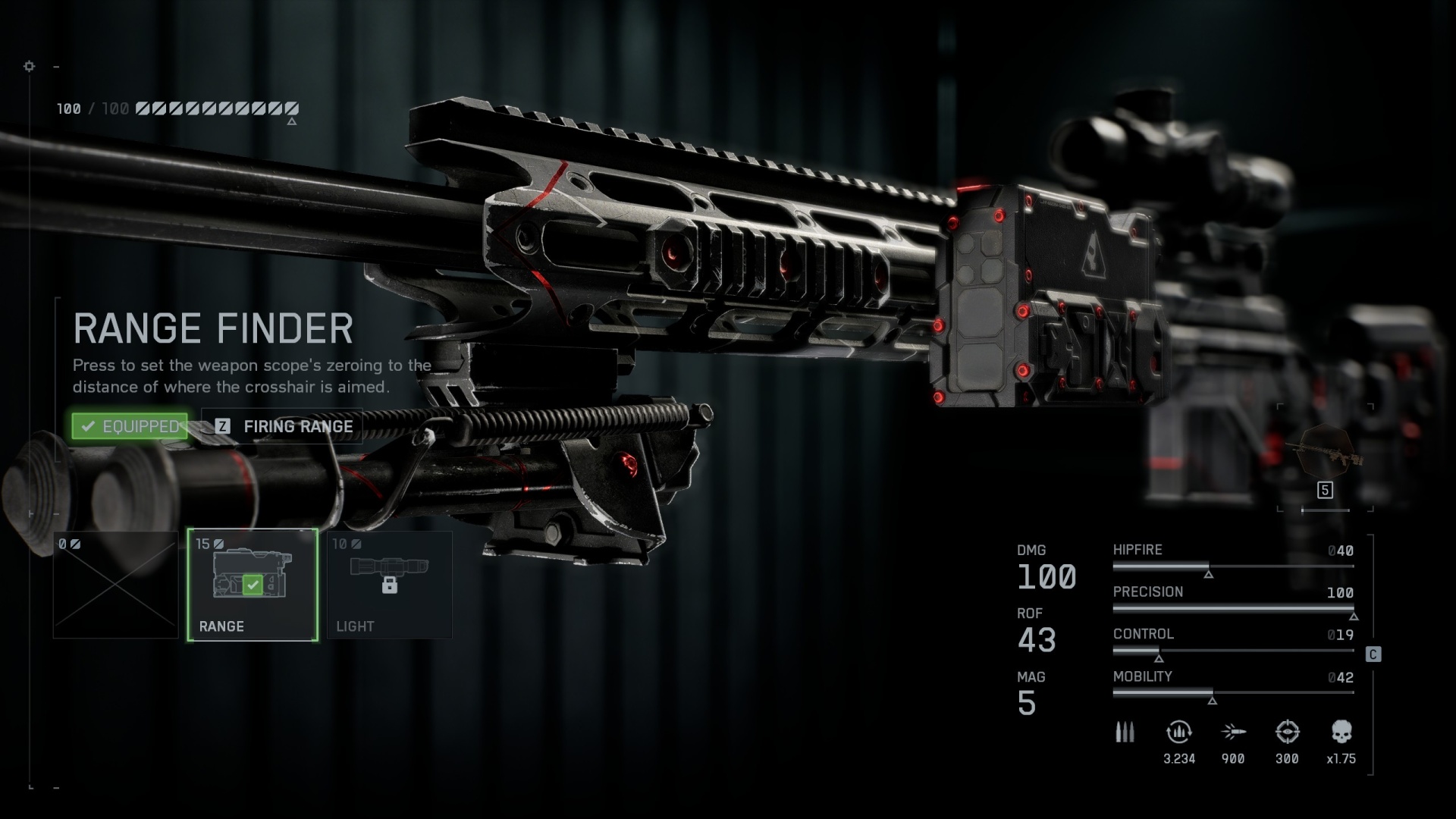Click the EQUIPPED checkmark button
This screenshot has height=819, width=1456.
tap(129, 426)
